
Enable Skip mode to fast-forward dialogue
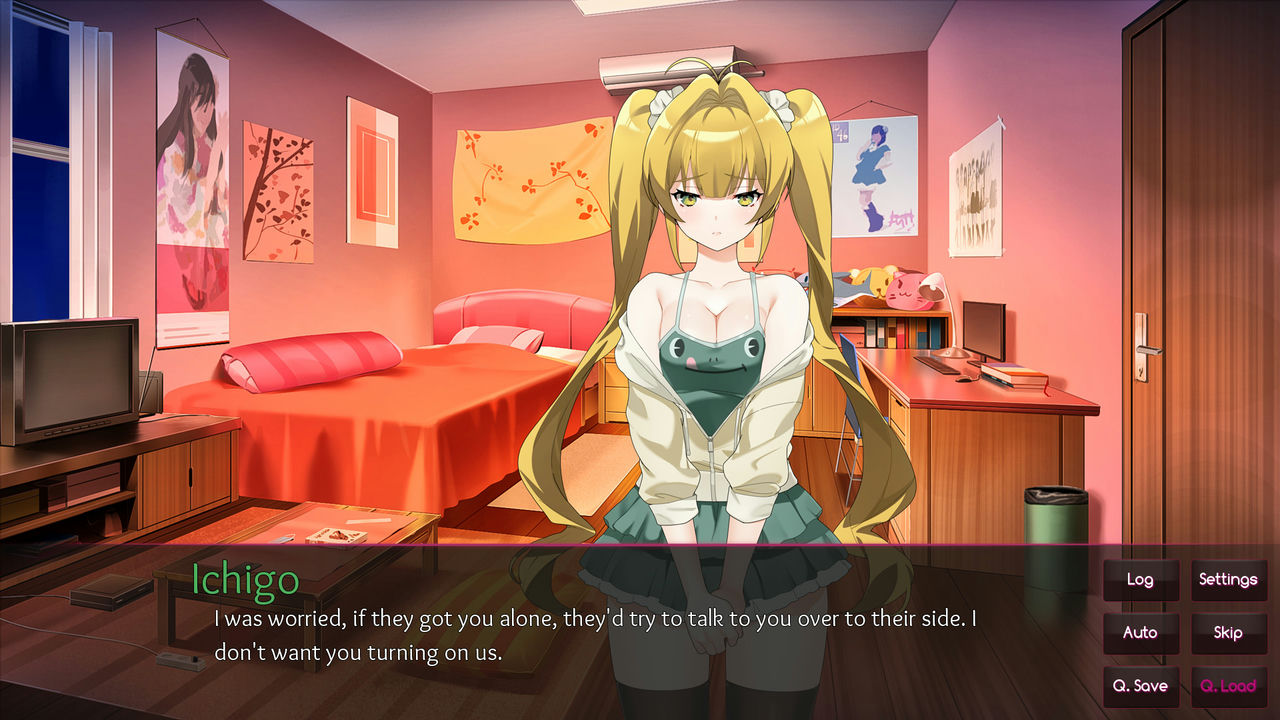click(x=1228, y=633)
